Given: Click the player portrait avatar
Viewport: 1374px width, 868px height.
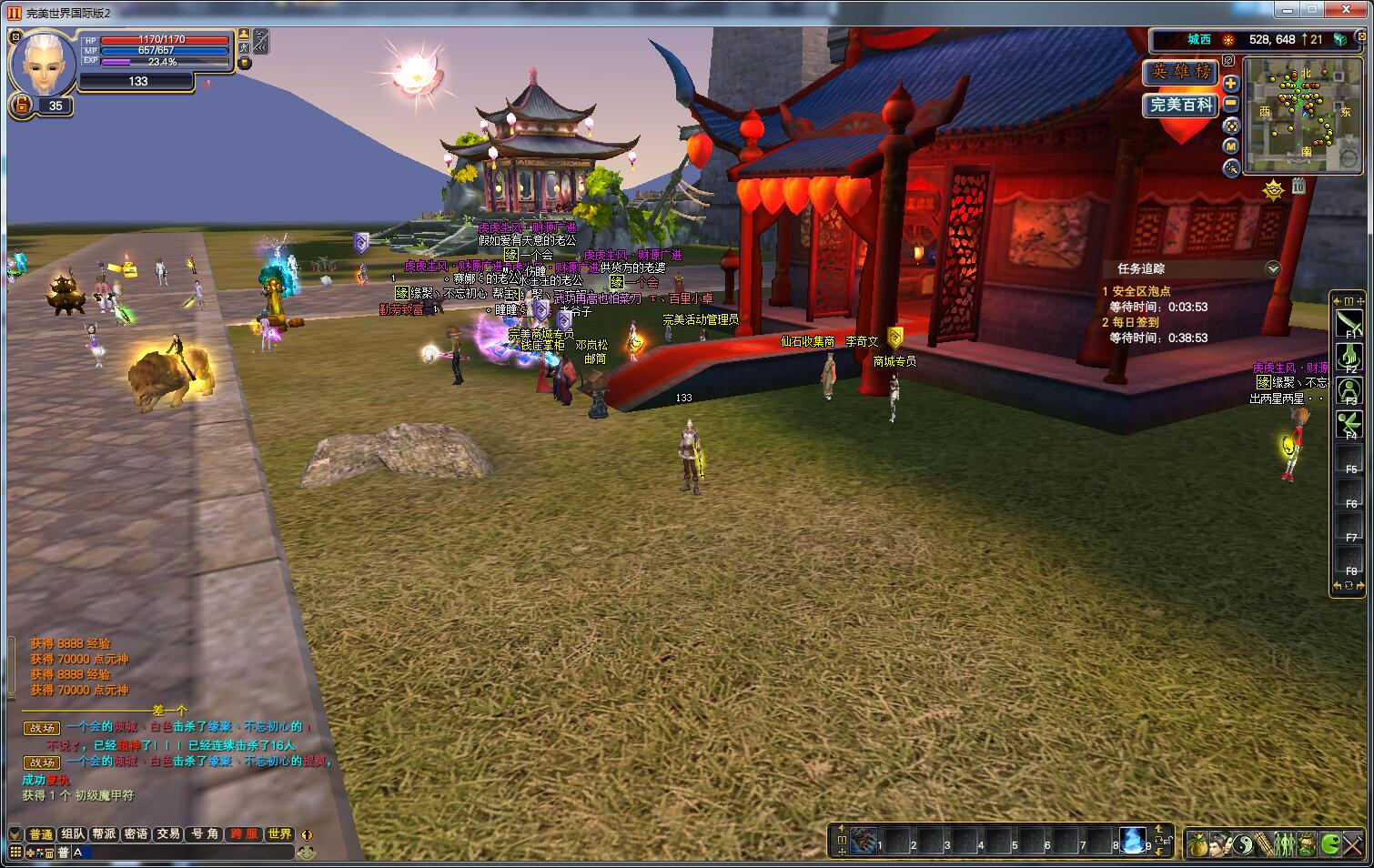Looking at the screenshot, I should [42, 62].
